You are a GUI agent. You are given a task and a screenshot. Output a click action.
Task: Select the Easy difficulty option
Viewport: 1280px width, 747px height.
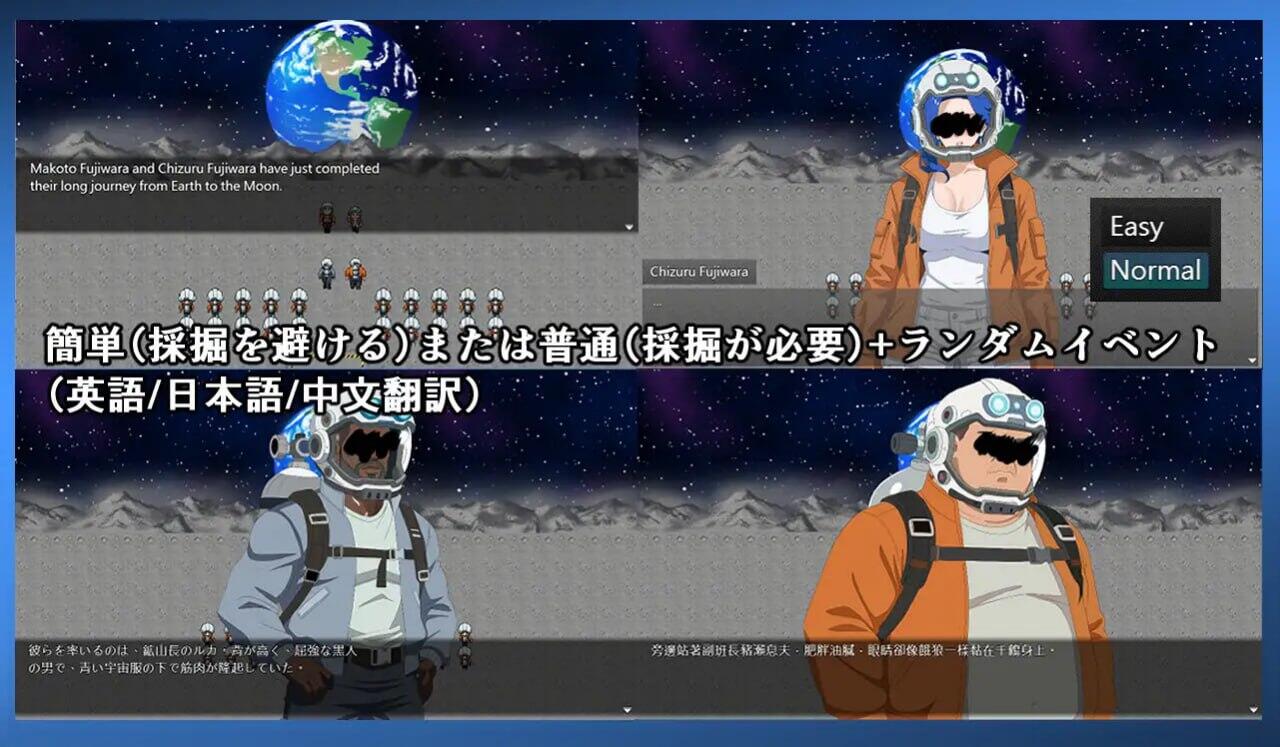coord(1137,226)
